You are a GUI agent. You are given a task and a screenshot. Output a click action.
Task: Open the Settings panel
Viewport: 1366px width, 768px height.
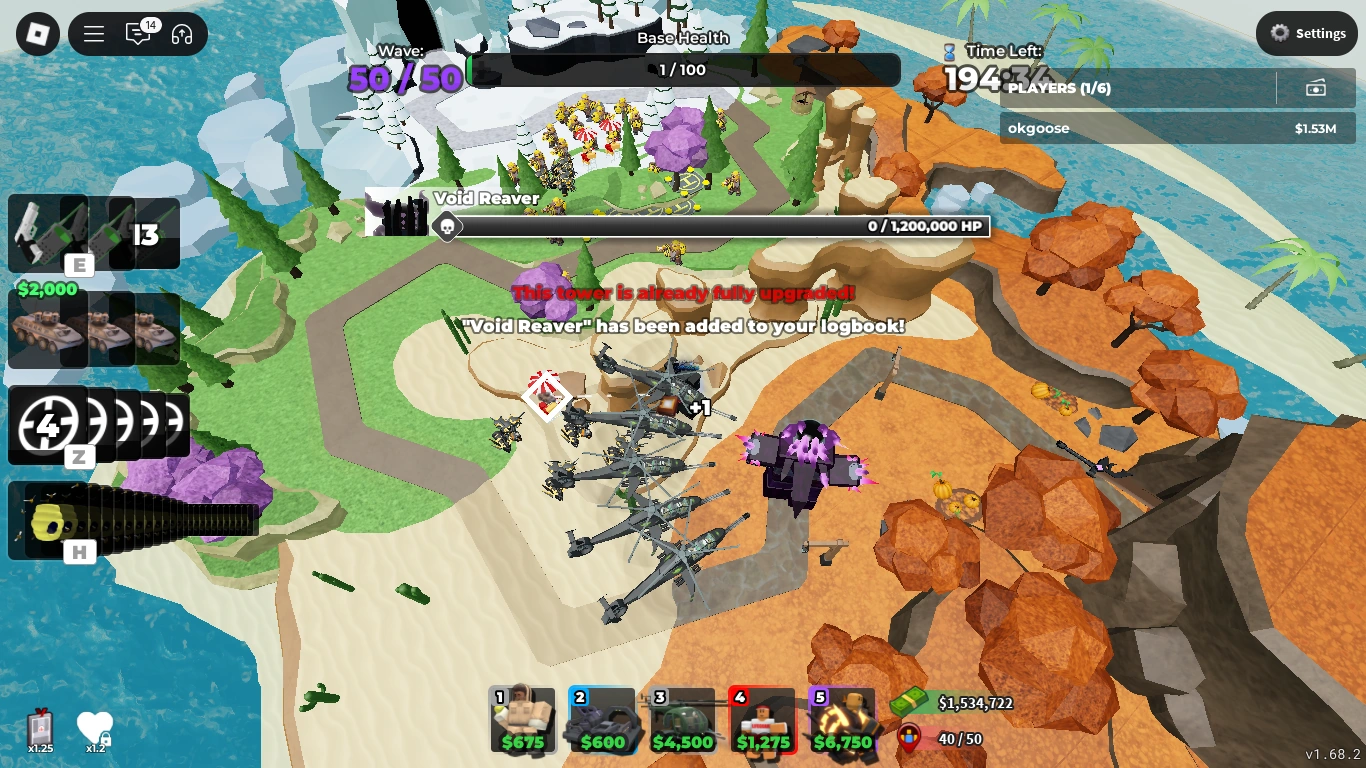click(1306, 33)
